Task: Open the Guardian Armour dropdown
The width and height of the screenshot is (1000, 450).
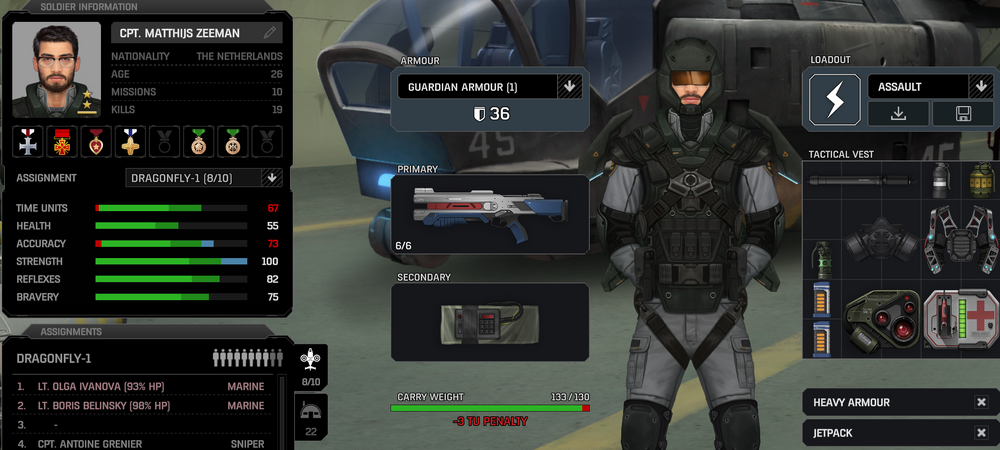Action: click(x=568, y=86)
